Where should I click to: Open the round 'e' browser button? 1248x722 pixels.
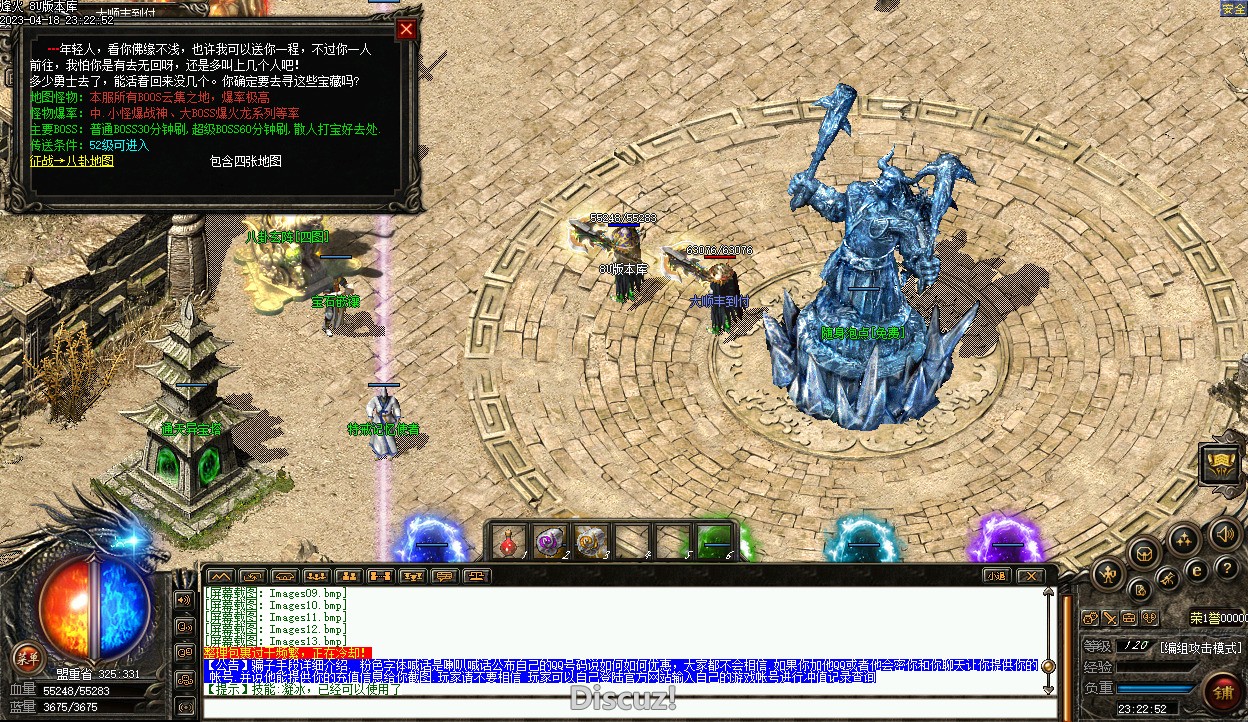click(x=1197, y=571)
